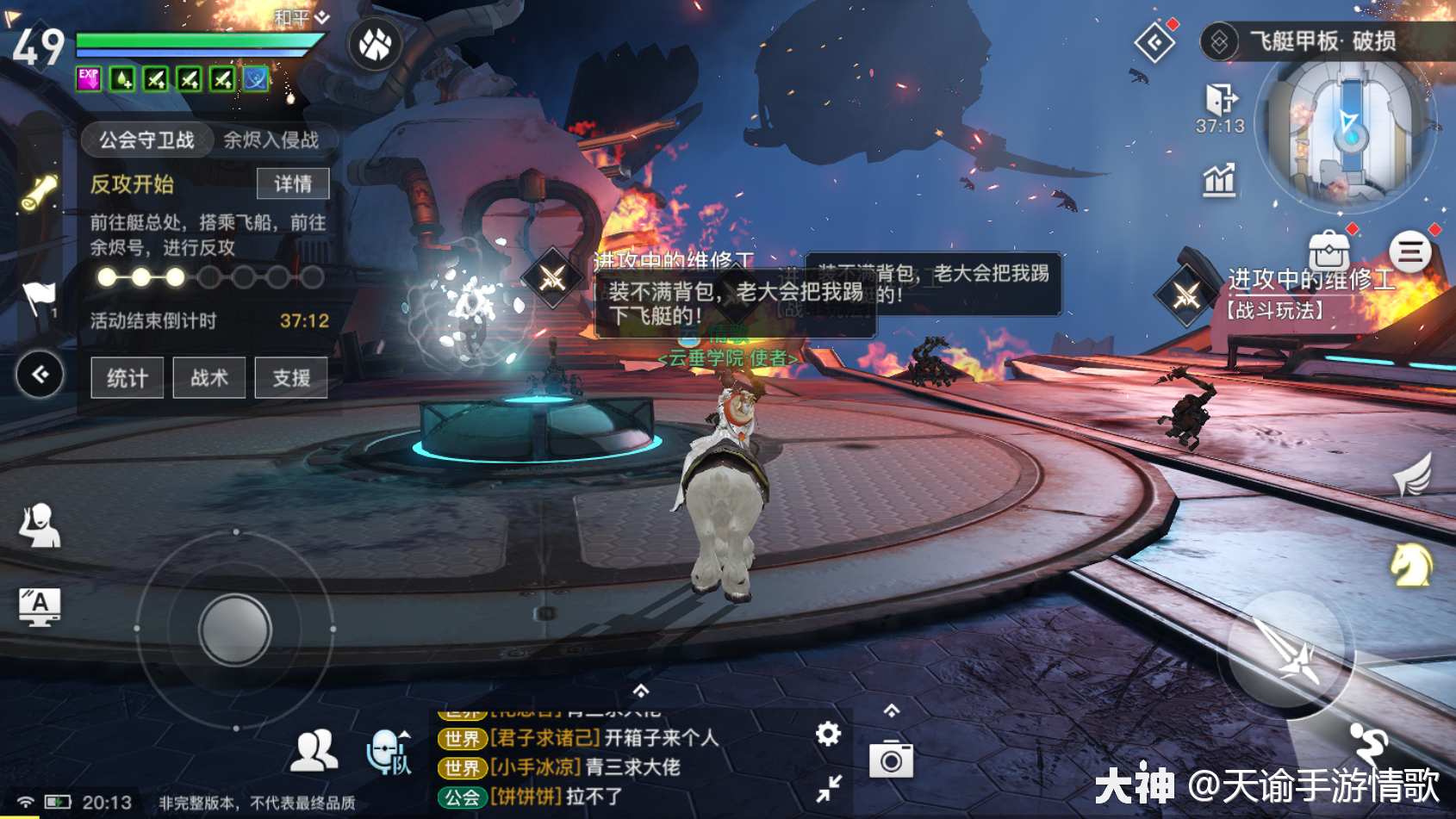Open chat settings via the gear icon
The image size is (1456, 819).
pos(828,734)
